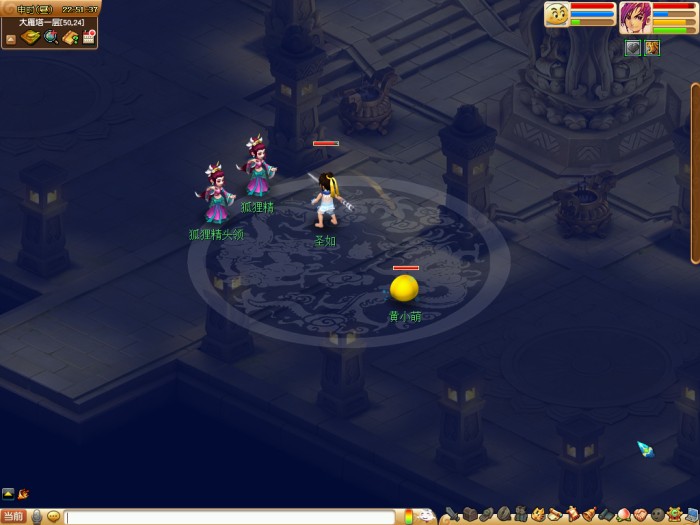
Task: Click the yellow pet portrait
Action: click(558, 15)
